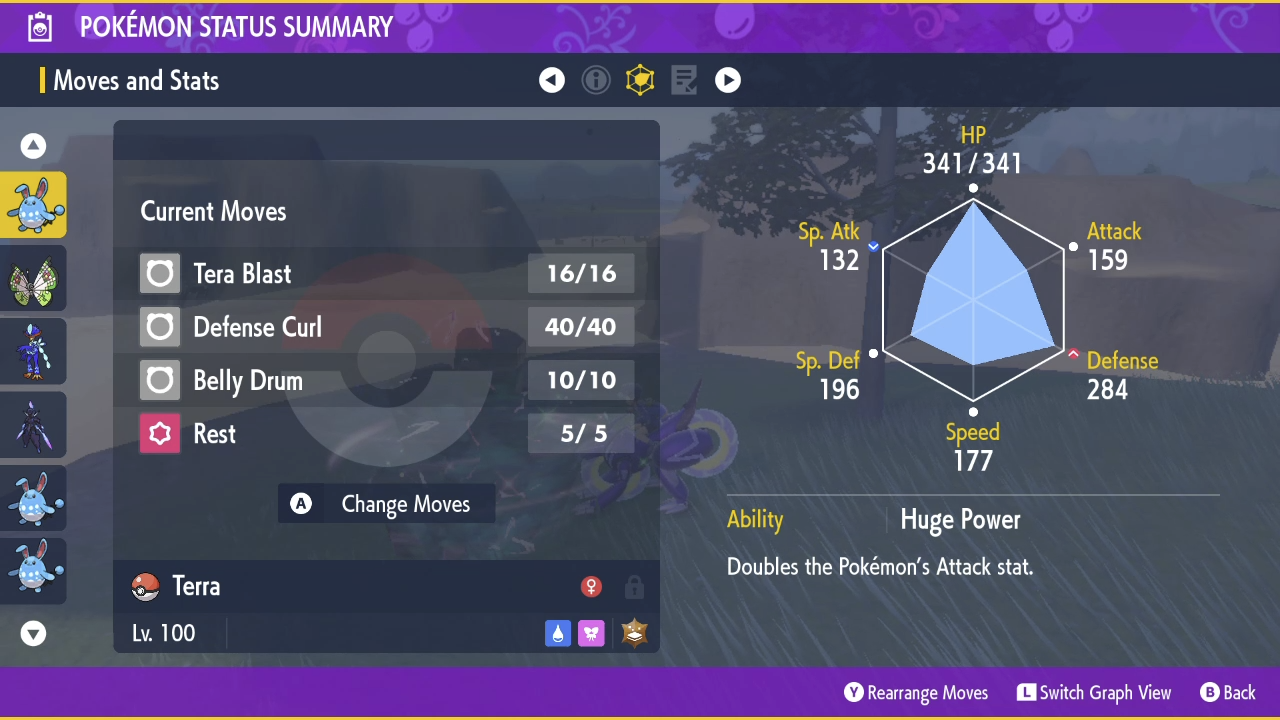Select the Tera Blast move
Image resolution: width=1280 pixels, height=720 pixels.
(x=386, y=274)
